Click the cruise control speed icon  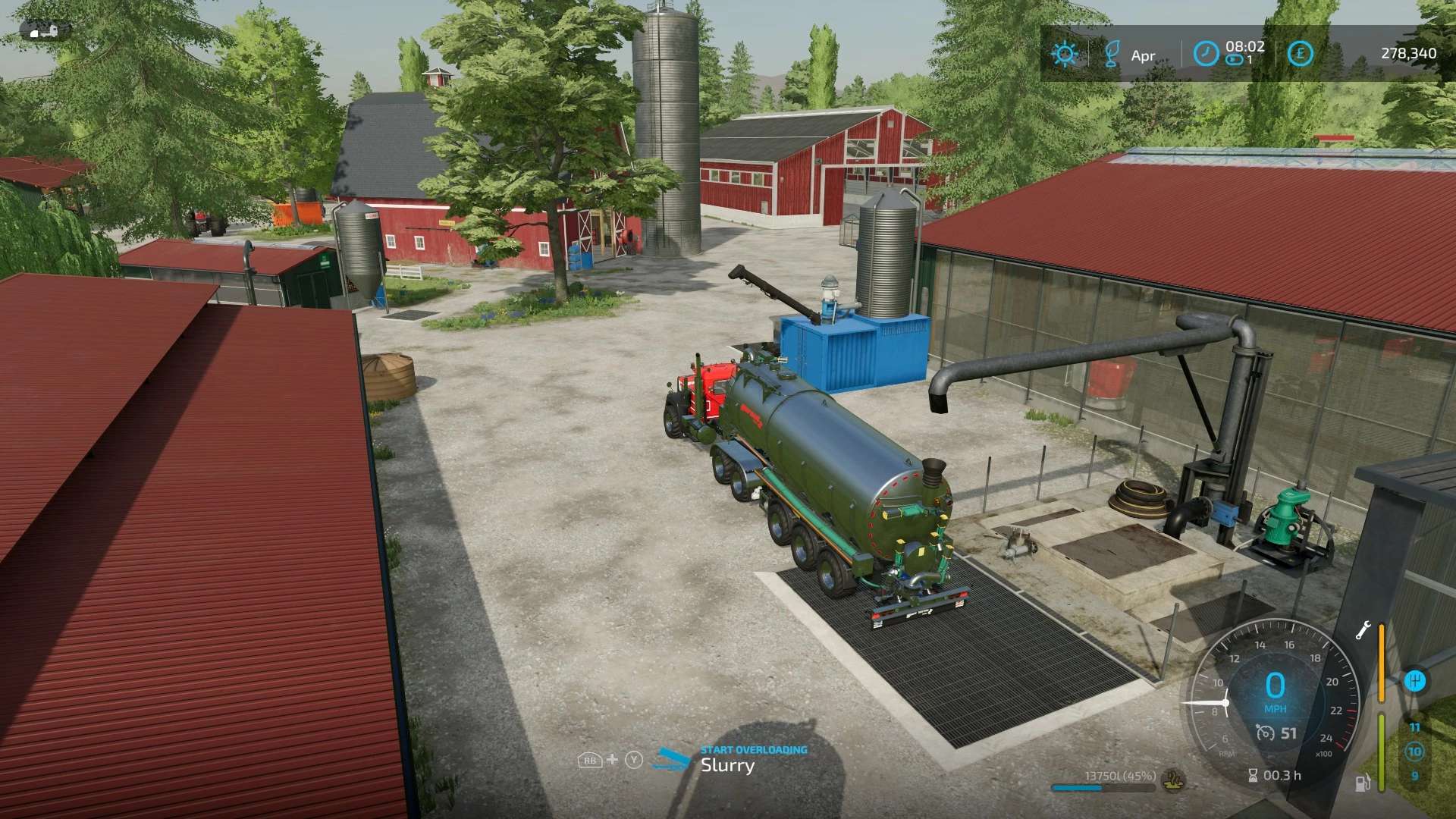pos(1264,733)
